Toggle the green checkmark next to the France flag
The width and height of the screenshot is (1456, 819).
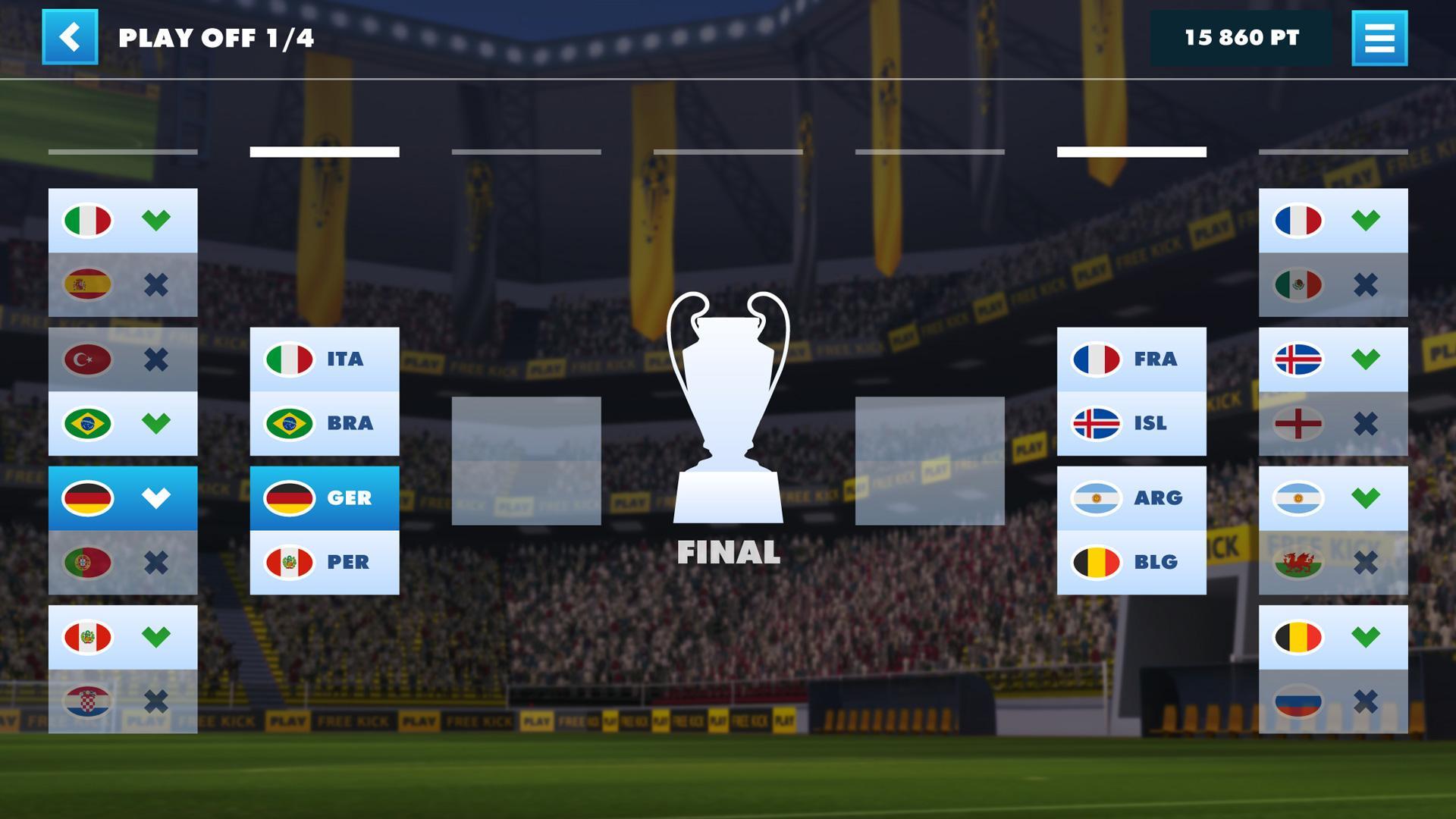pyautogui.click(x=1367, y=221)
